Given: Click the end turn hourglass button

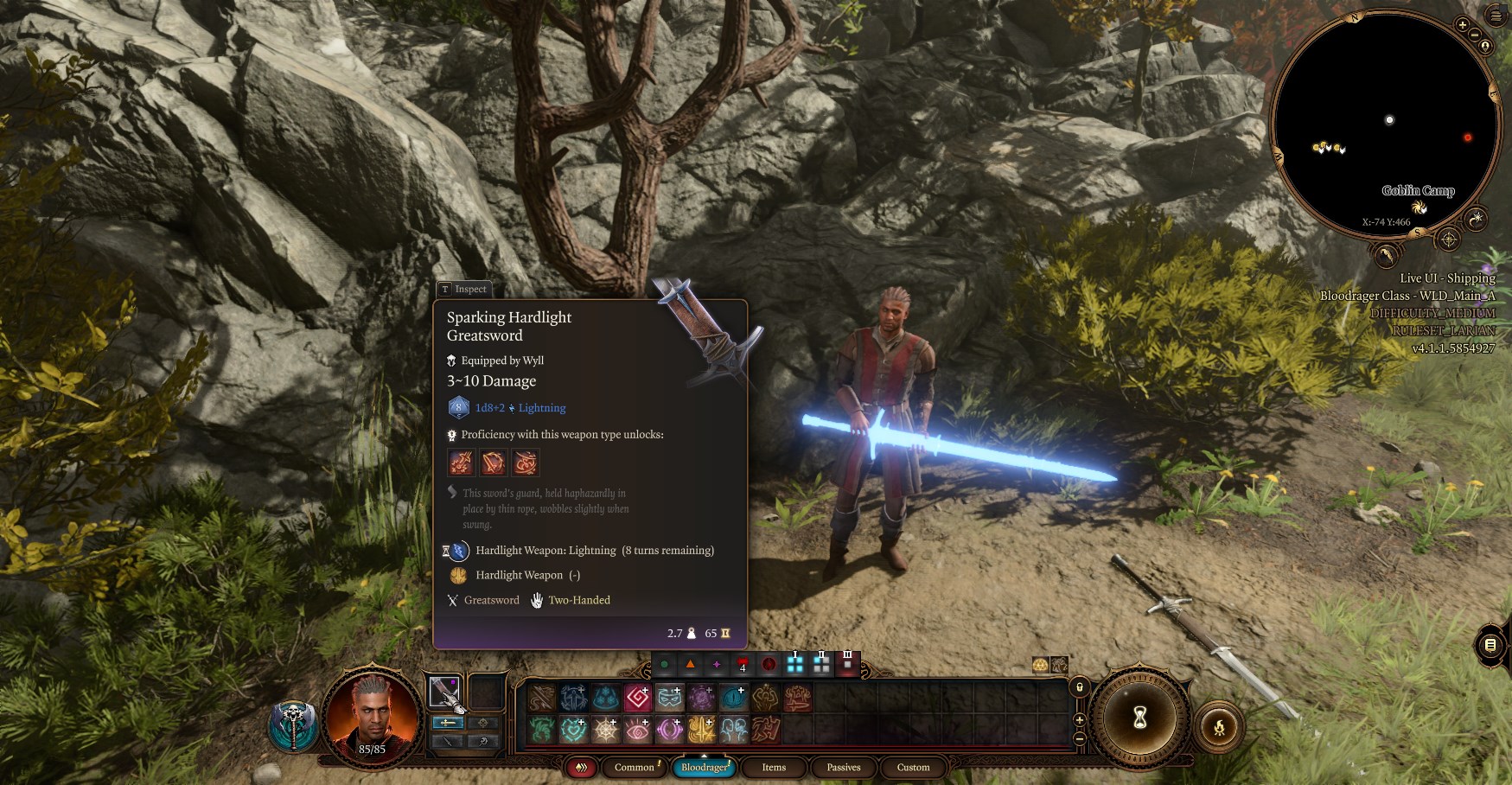Looking at the screenshot, I should pyautogui.click(x=1139, y=718).
